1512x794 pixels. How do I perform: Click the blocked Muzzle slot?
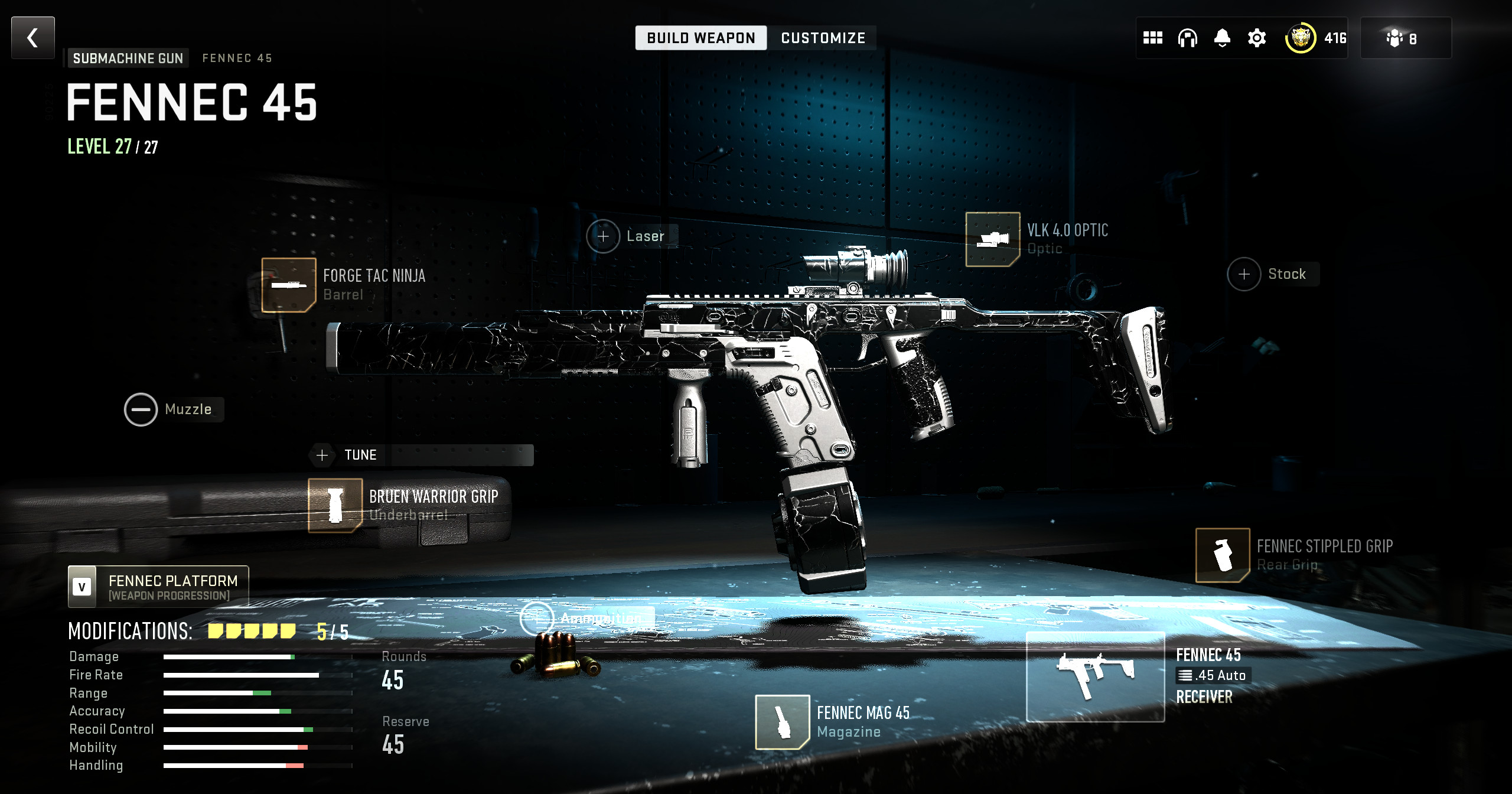(x=141, y=409)
